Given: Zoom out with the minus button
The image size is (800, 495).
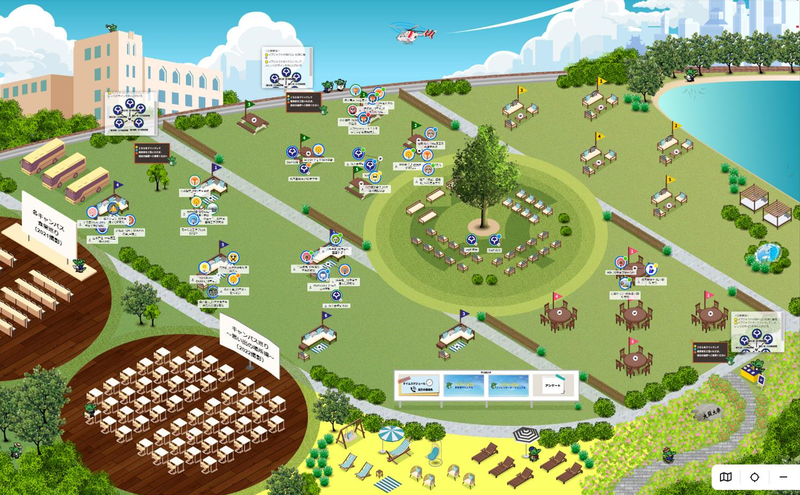Looking at the screenshot, I should tap(783, 477).
